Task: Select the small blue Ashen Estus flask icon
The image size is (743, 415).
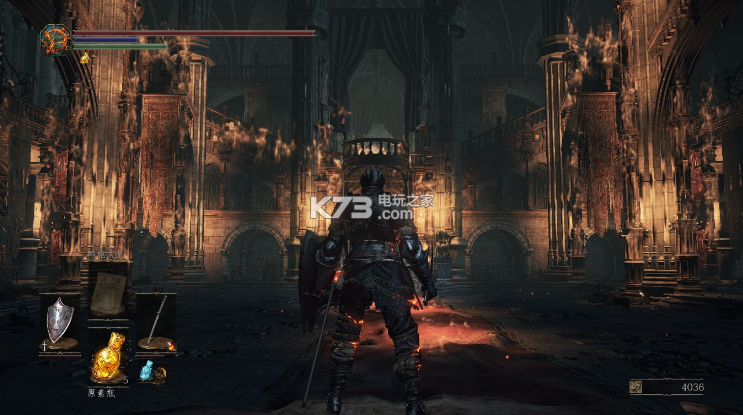Action: pos(149,371)
